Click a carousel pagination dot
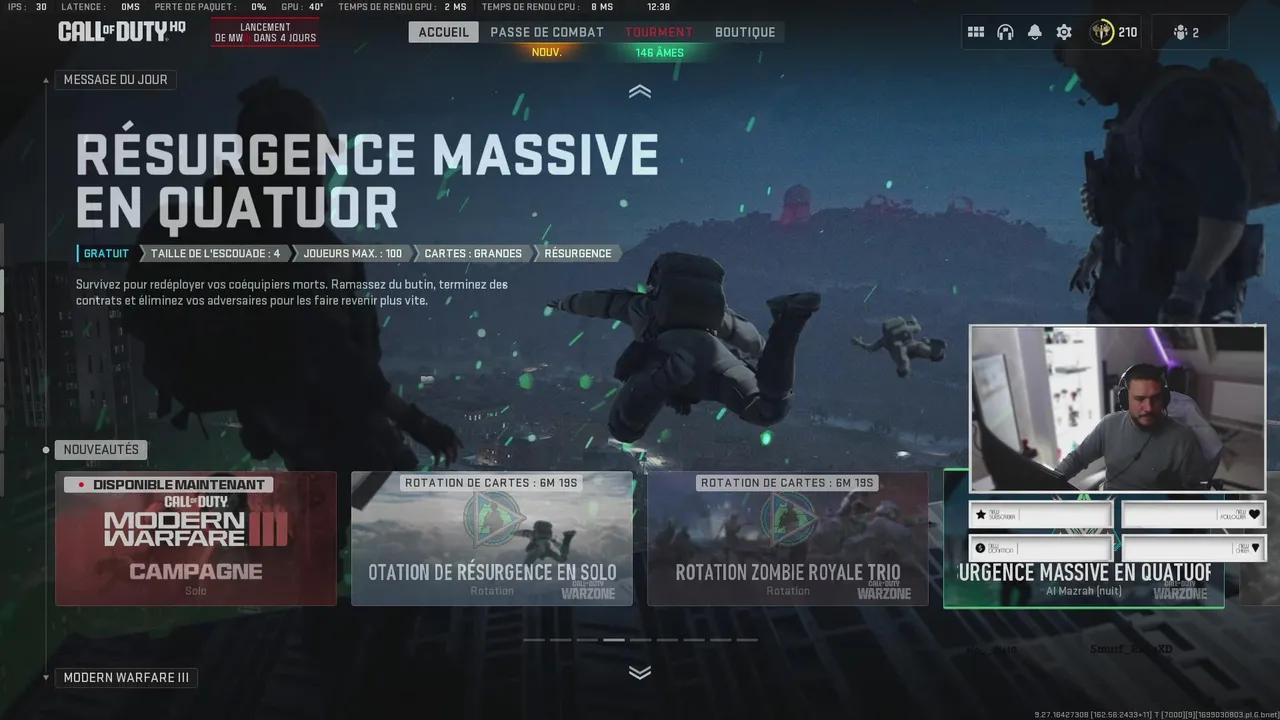Screen dimensions: 1280x720 613,638
